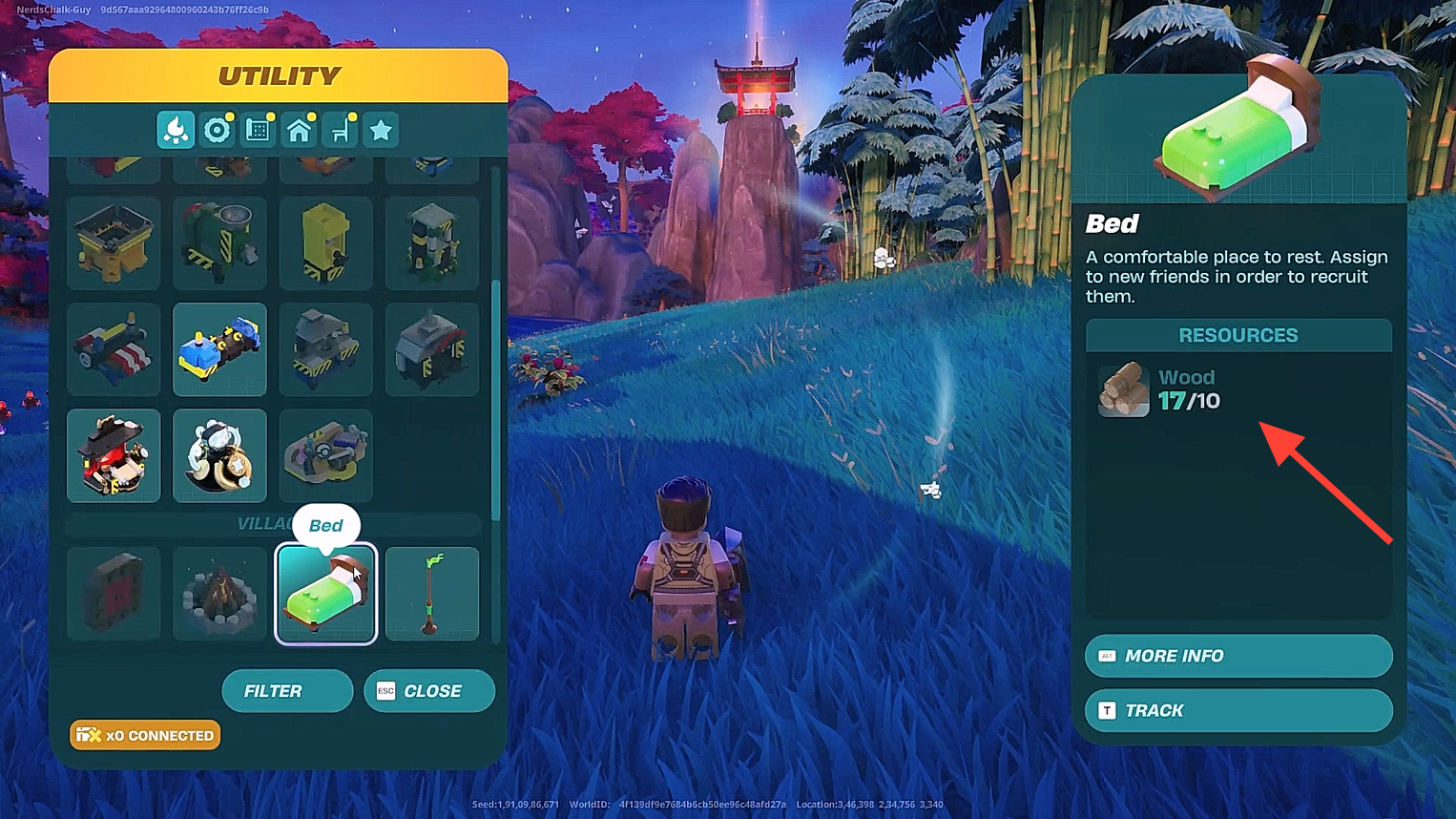Open the house builds category tab
This screenshot has width=1456, height=819.
click(300, 130)
